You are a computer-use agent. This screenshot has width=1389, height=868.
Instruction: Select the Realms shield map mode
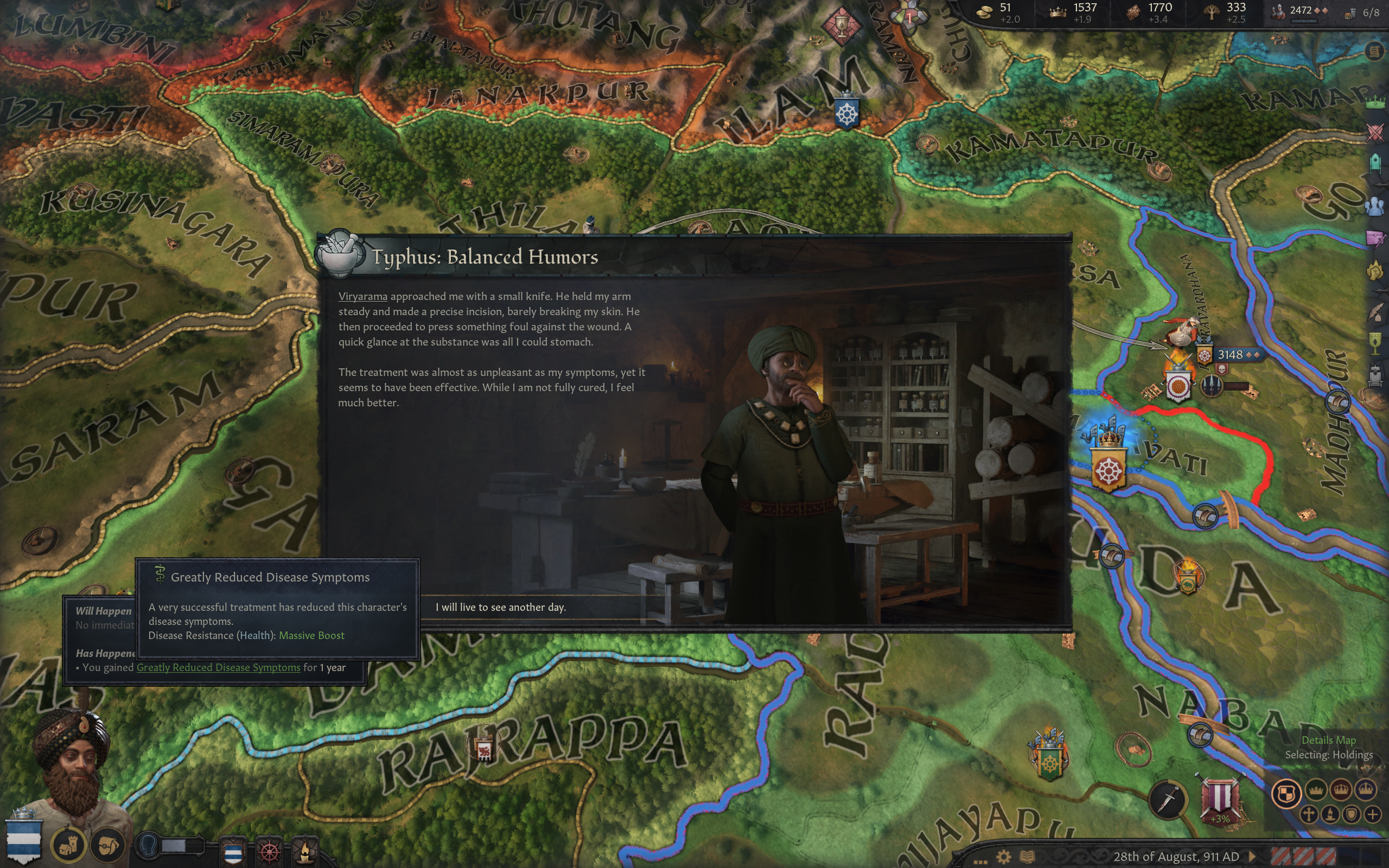(1286, 795)
